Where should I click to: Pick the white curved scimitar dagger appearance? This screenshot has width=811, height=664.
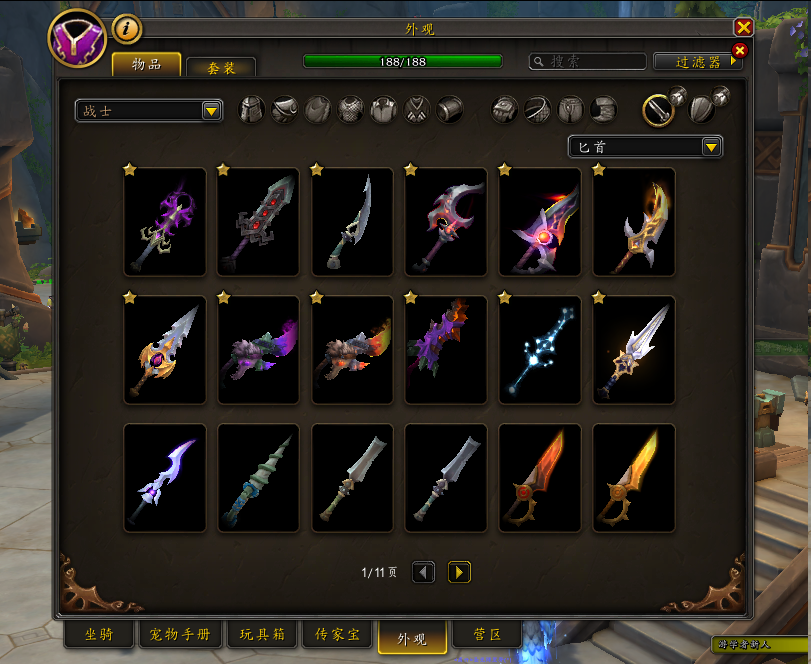pyautogui.click(x=352, y=222)
